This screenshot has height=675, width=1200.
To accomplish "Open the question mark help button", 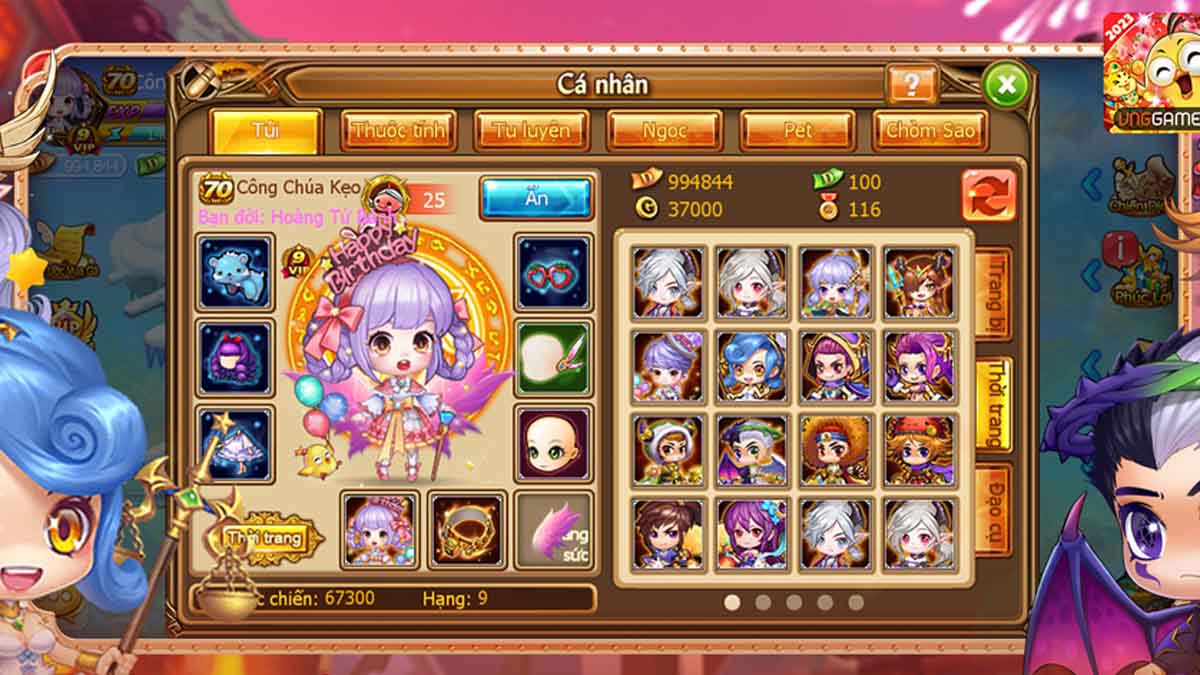I will pyautogui.click(x=910, y=85).
